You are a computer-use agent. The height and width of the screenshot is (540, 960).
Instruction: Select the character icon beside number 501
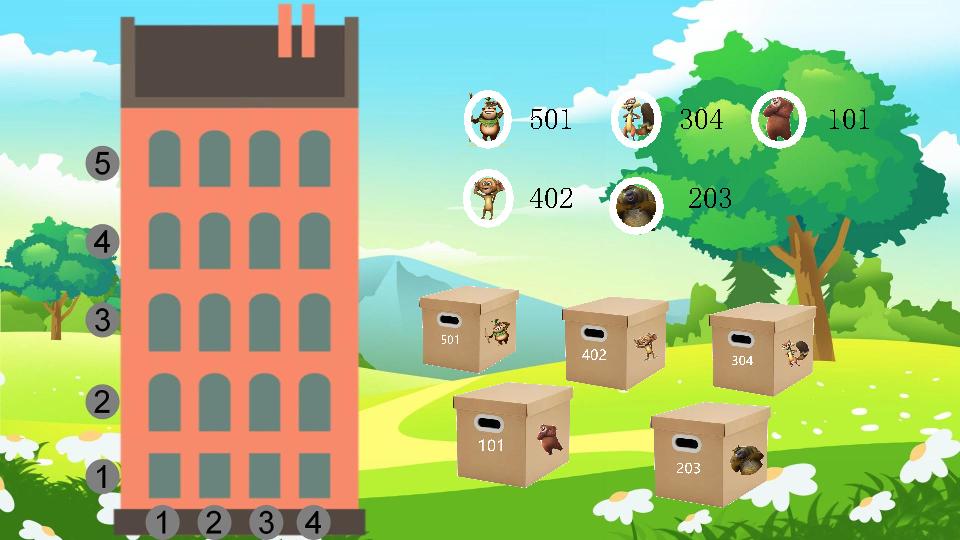(x=488, y=119)
